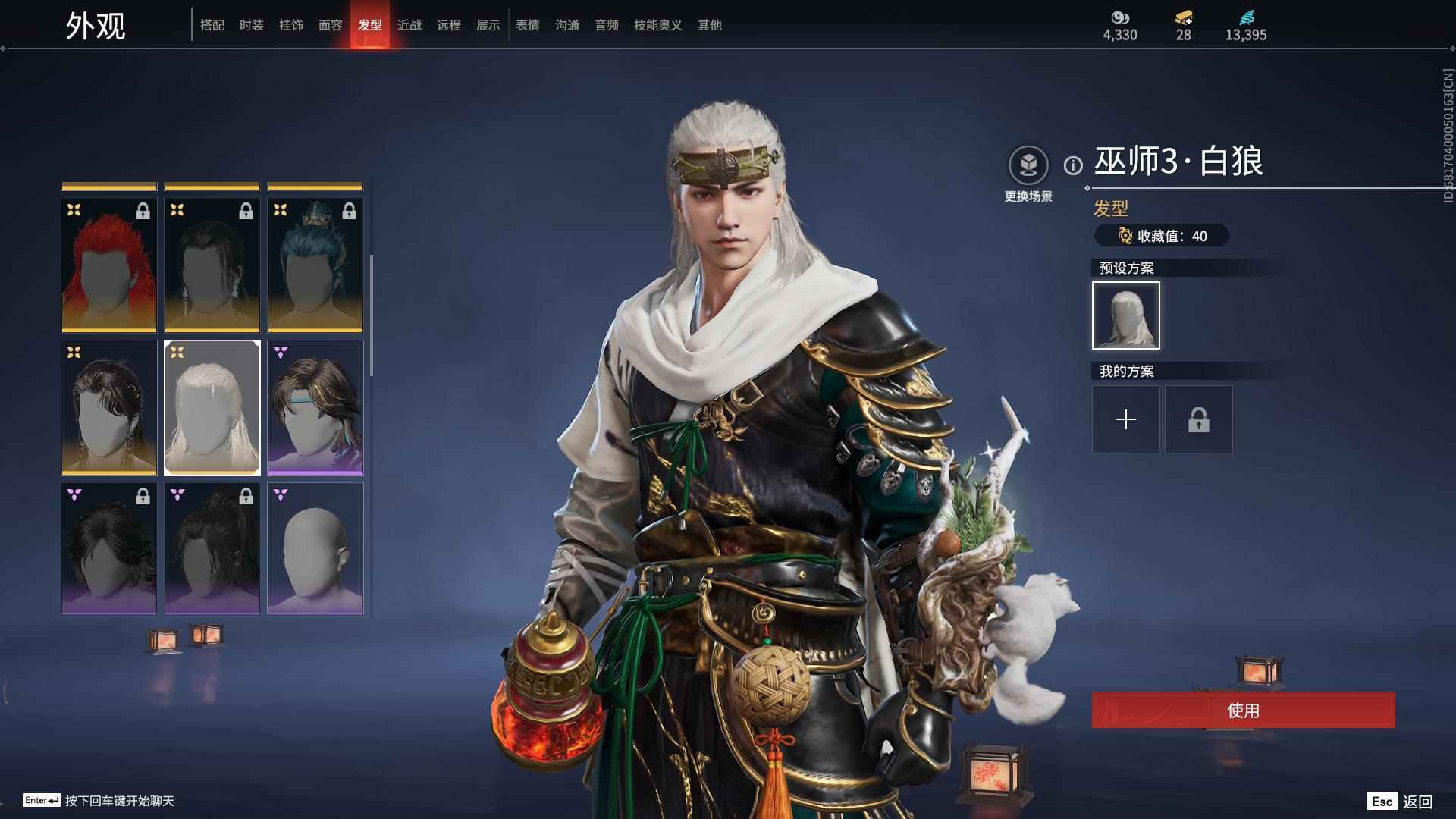The image size is (1456, 819).
Task: Open the 近战 tab
Action: (x=409, y=25)
